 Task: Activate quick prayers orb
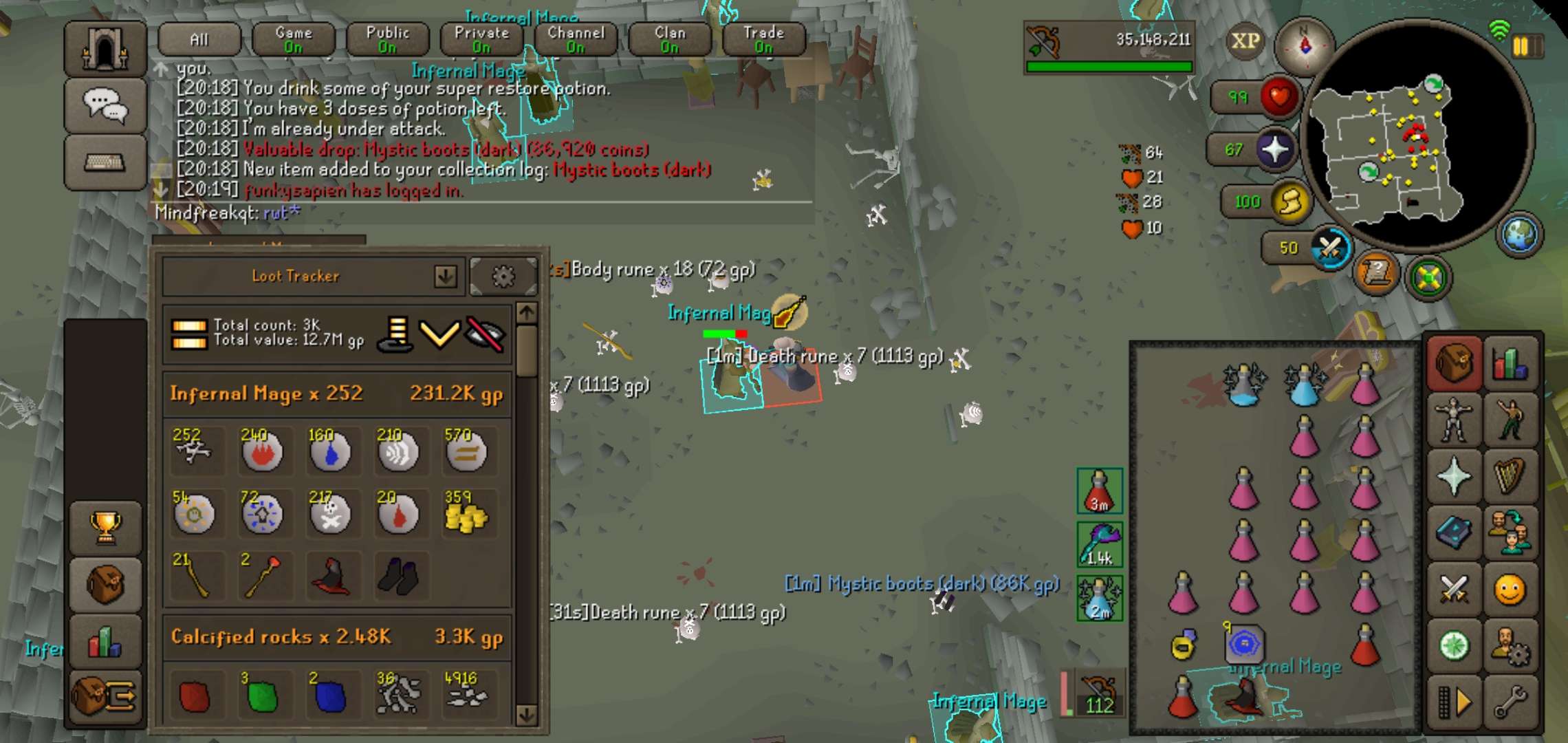click(x=1274, y=149)
